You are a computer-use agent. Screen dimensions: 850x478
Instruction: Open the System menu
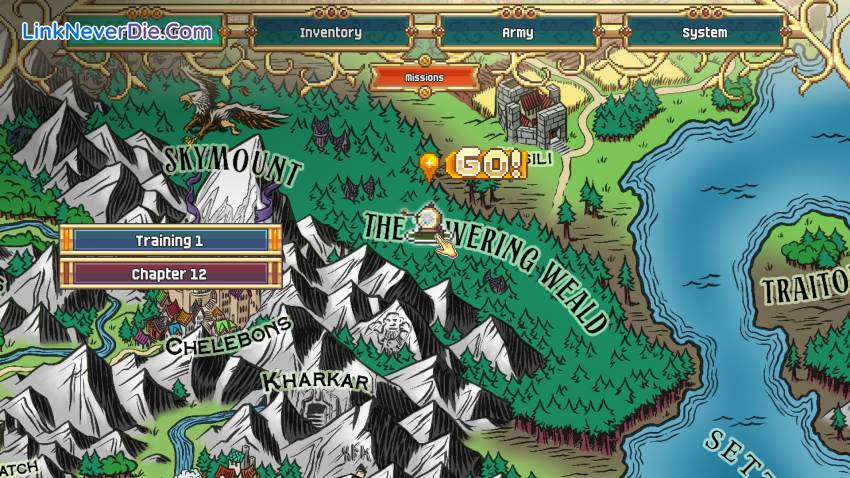[x=704, y=32]
